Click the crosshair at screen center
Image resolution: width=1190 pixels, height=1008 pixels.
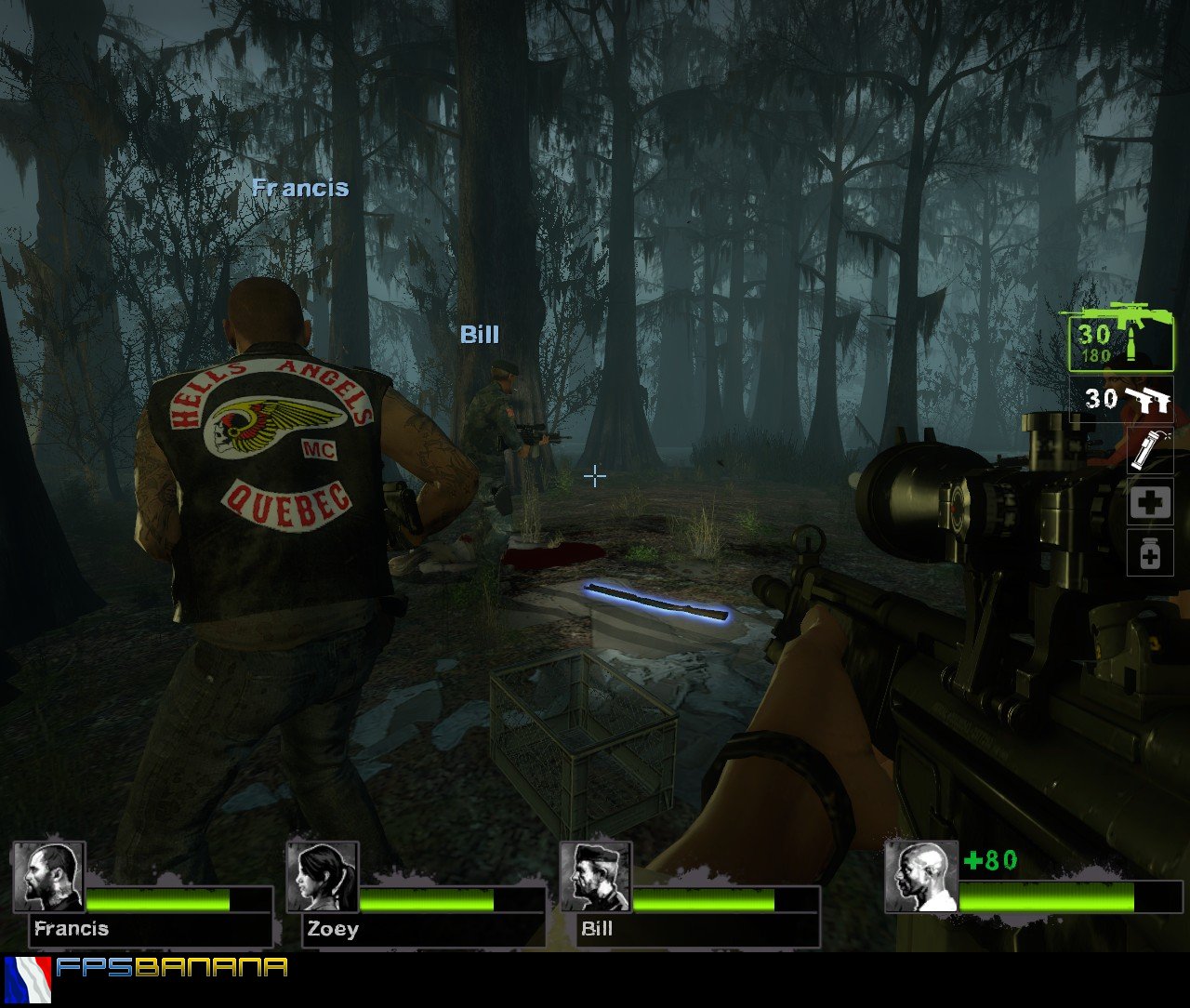tap(594, 476)
